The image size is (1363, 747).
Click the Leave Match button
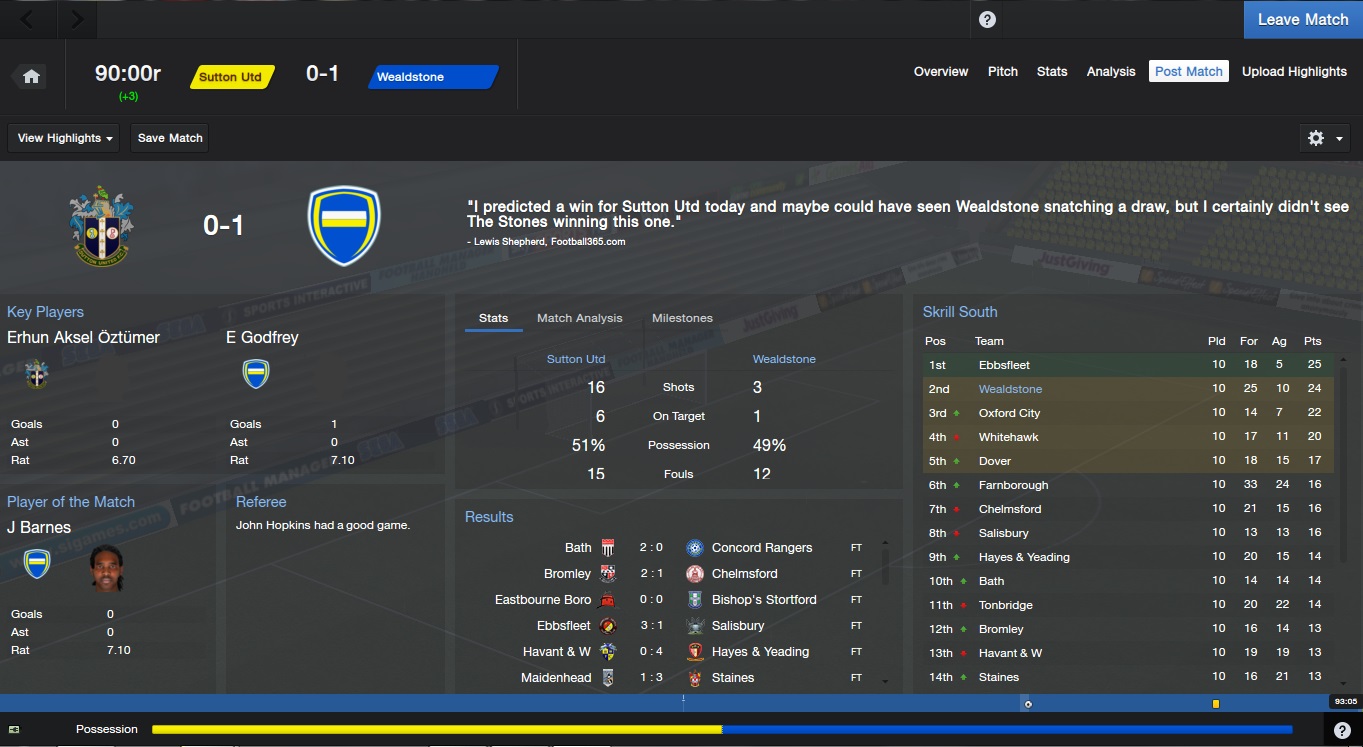tap(1302, 19)
